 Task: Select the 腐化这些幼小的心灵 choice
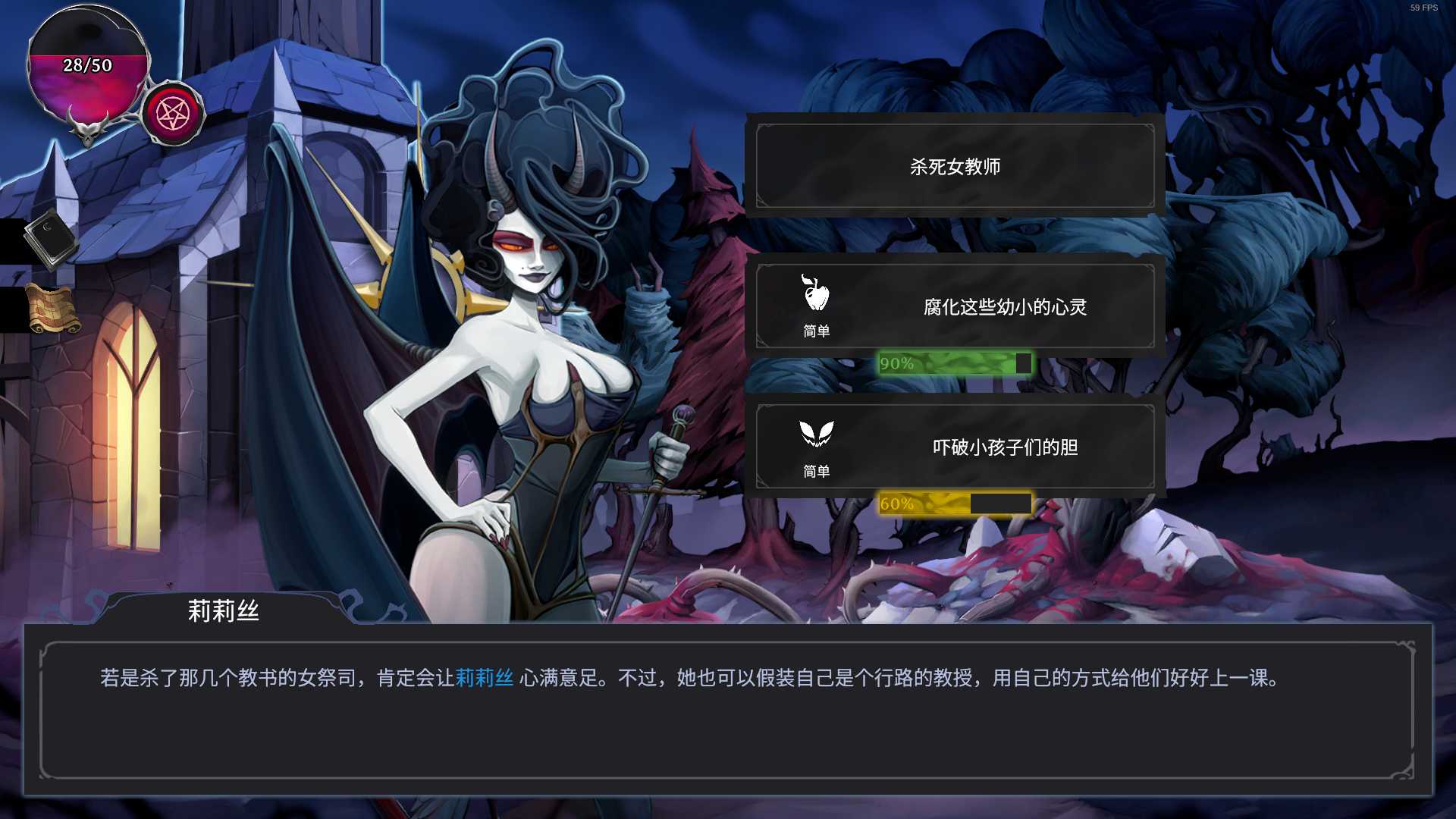955,306
